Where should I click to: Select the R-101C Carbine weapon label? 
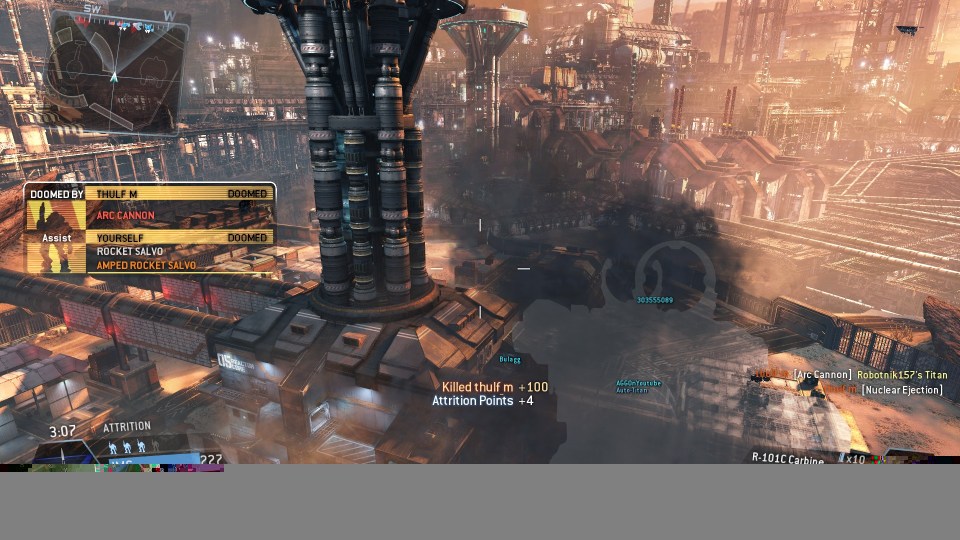788,459
